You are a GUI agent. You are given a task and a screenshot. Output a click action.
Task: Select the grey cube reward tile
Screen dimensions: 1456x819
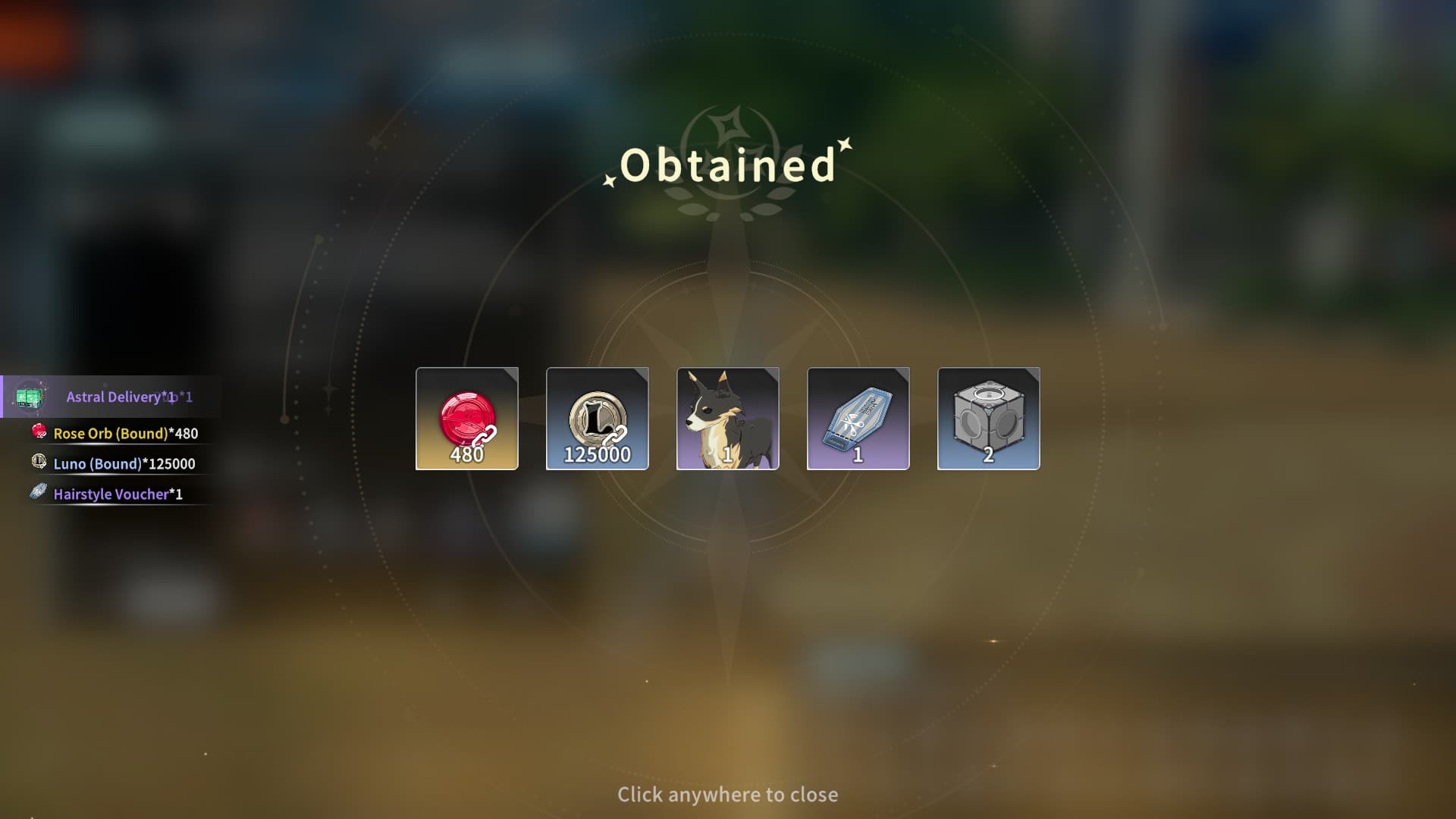click(x=989, y=419)
